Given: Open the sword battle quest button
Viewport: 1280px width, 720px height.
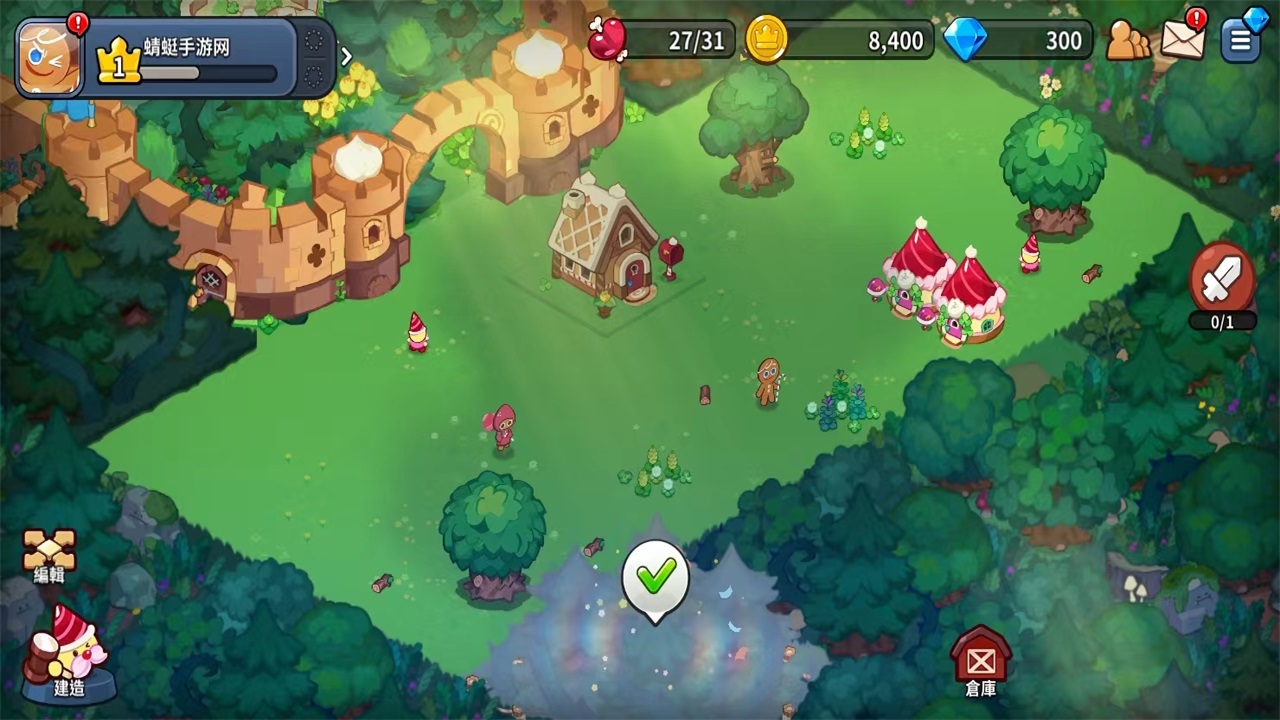Looking at the screenshot, I should coord(1222,280).
